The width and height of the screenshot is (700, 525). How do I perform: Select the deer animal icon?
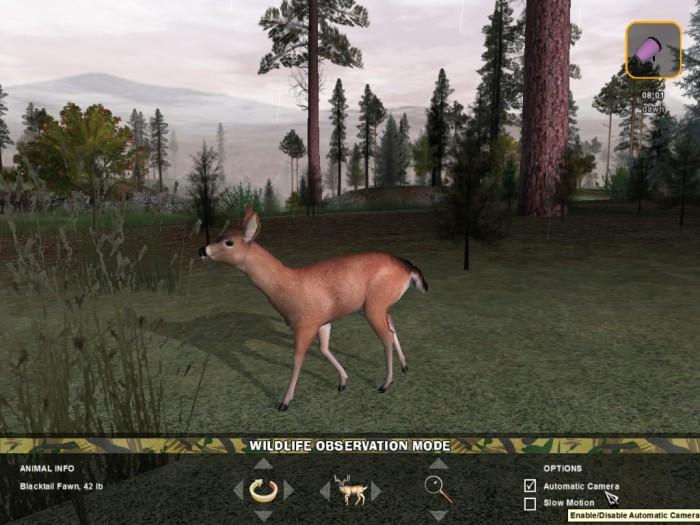pyautogui.click(x=350, y=489)
